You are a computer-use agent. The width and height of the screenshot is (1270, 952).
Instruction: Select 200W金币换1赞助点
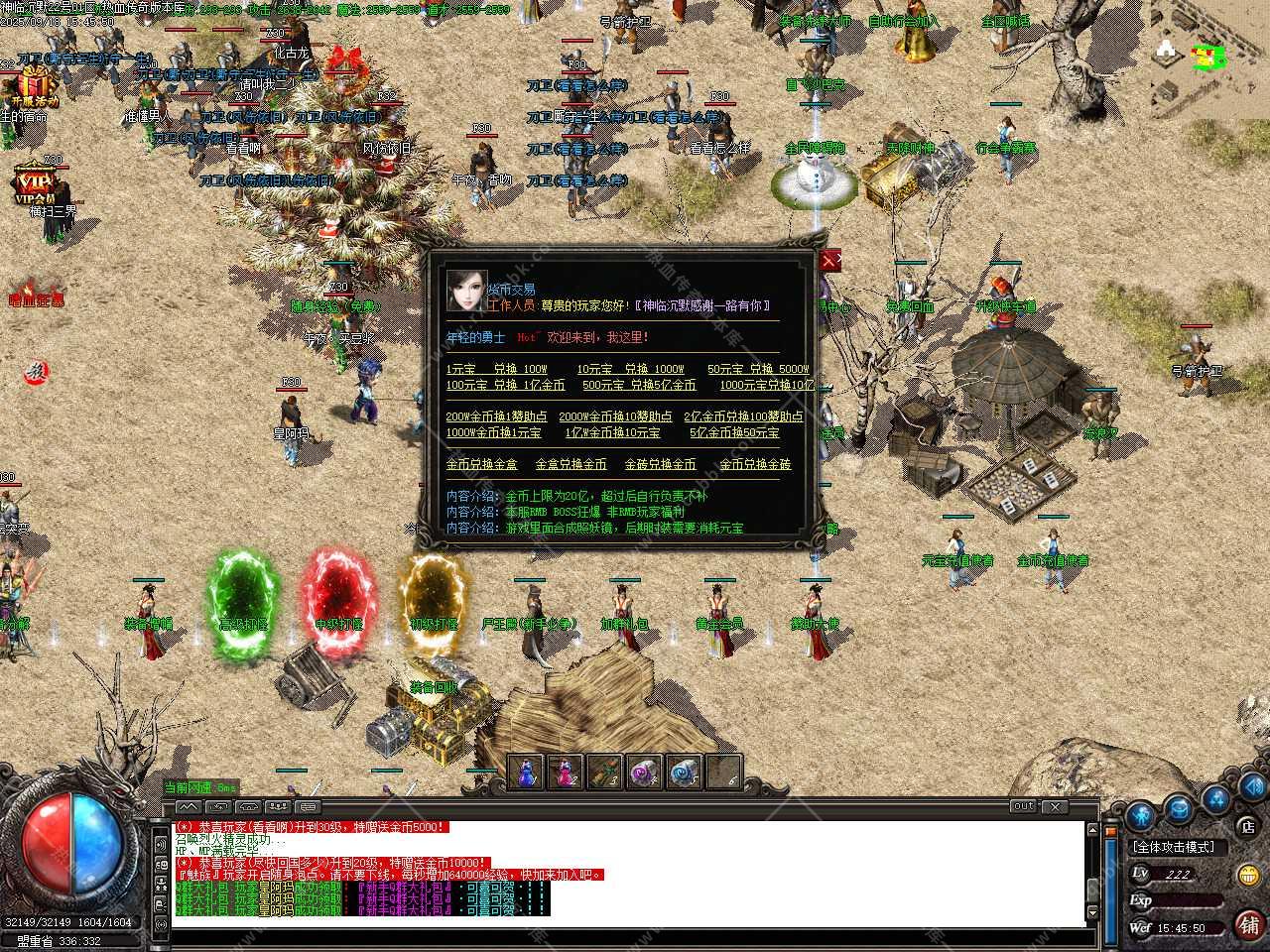coord(496,416)
